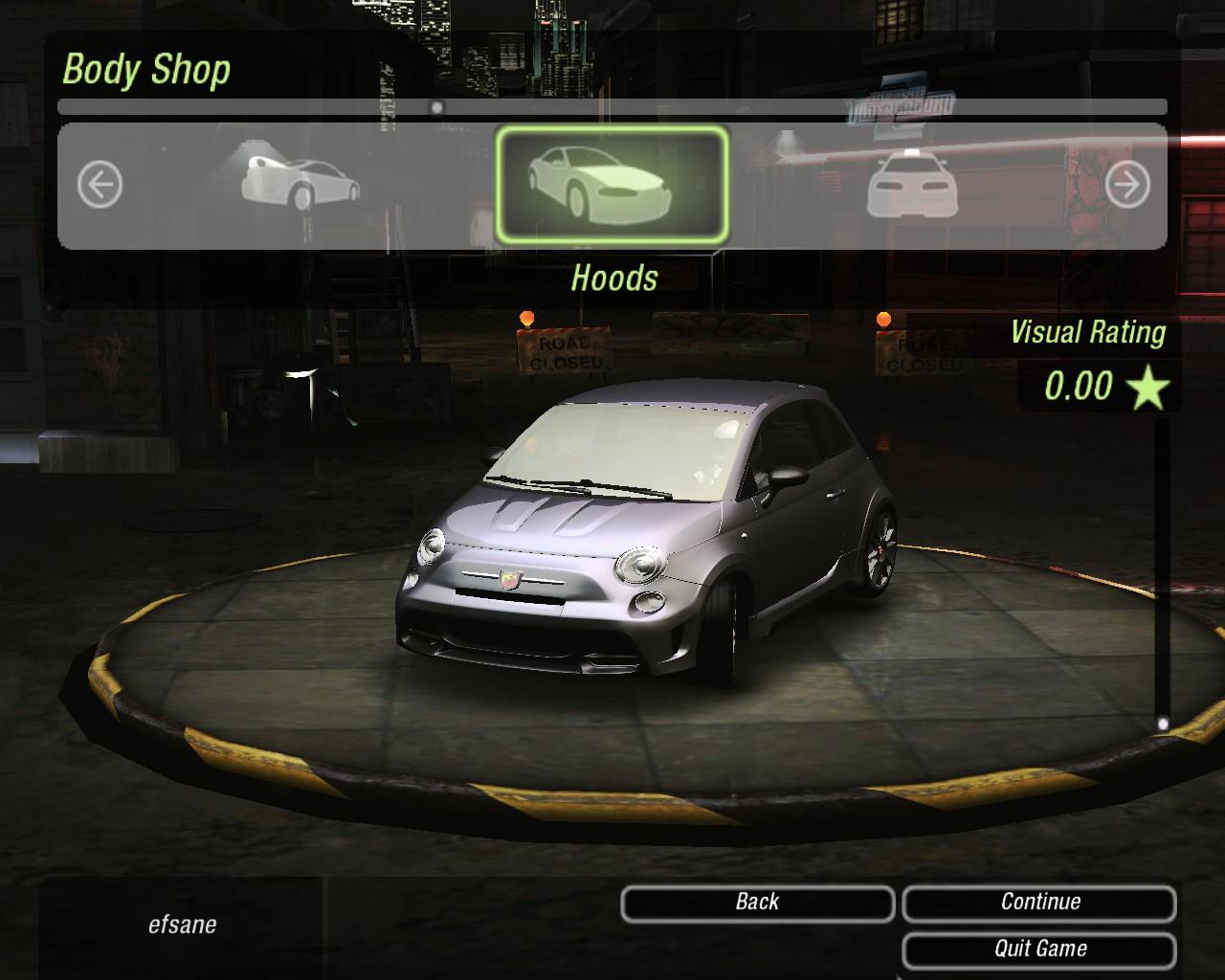
Task: Quit Game from the Body Shop
Action: point(1039,949)
